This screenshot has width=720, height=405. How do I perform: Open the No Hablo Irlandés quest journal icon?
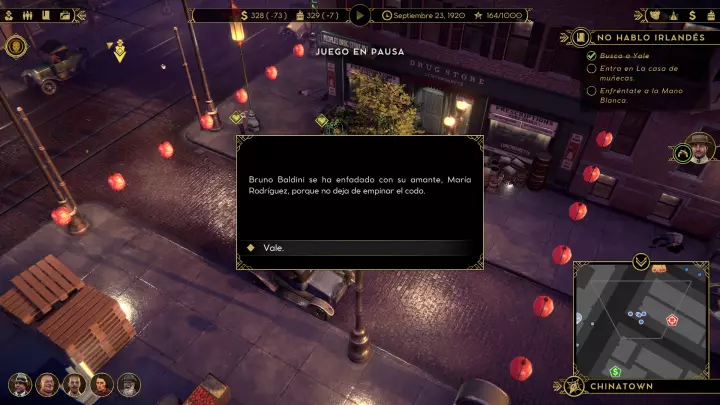tap(580, 37)
